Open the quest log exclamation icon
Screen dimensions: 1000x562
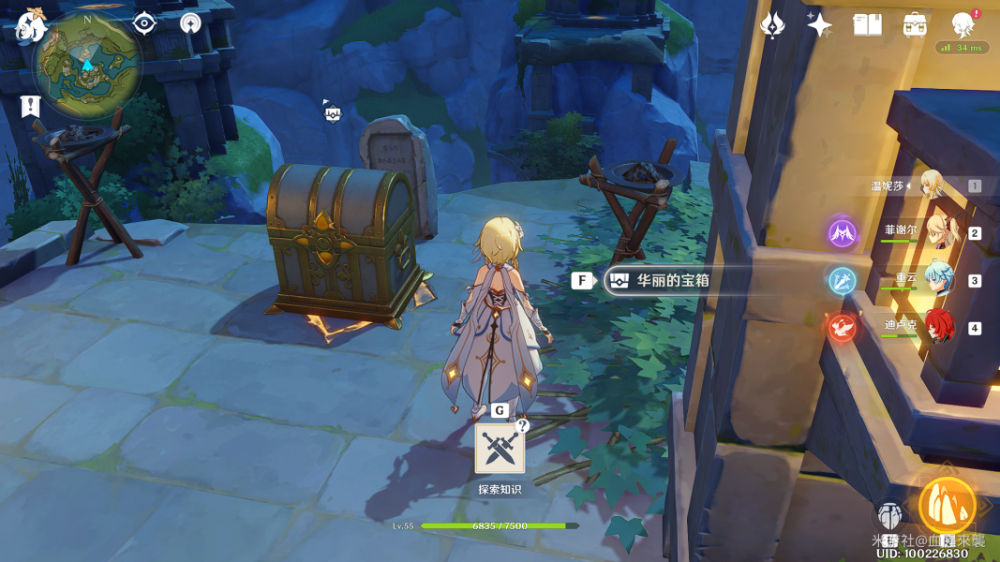30,105
